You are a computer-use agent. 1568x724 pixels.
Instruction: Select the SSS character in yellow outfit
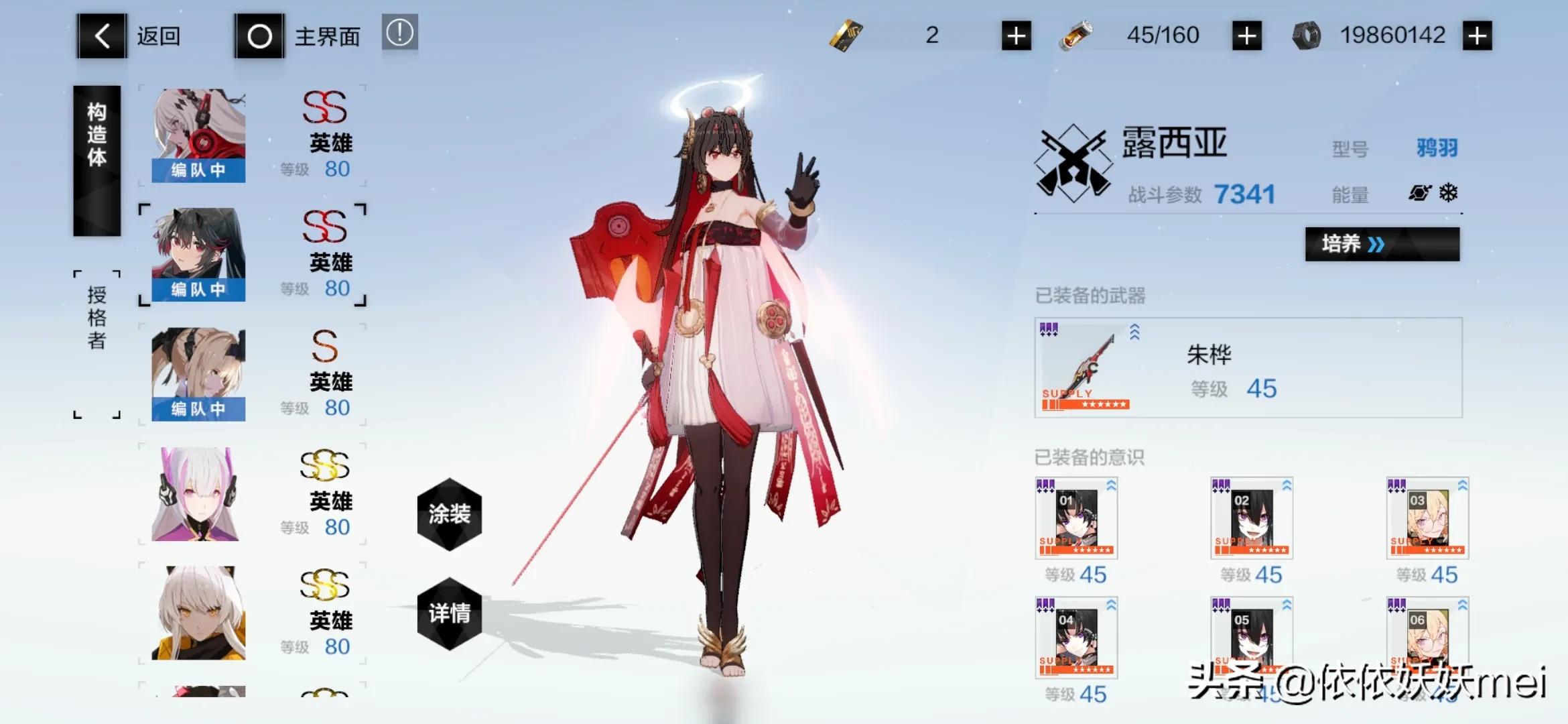(x=198, y=613)
